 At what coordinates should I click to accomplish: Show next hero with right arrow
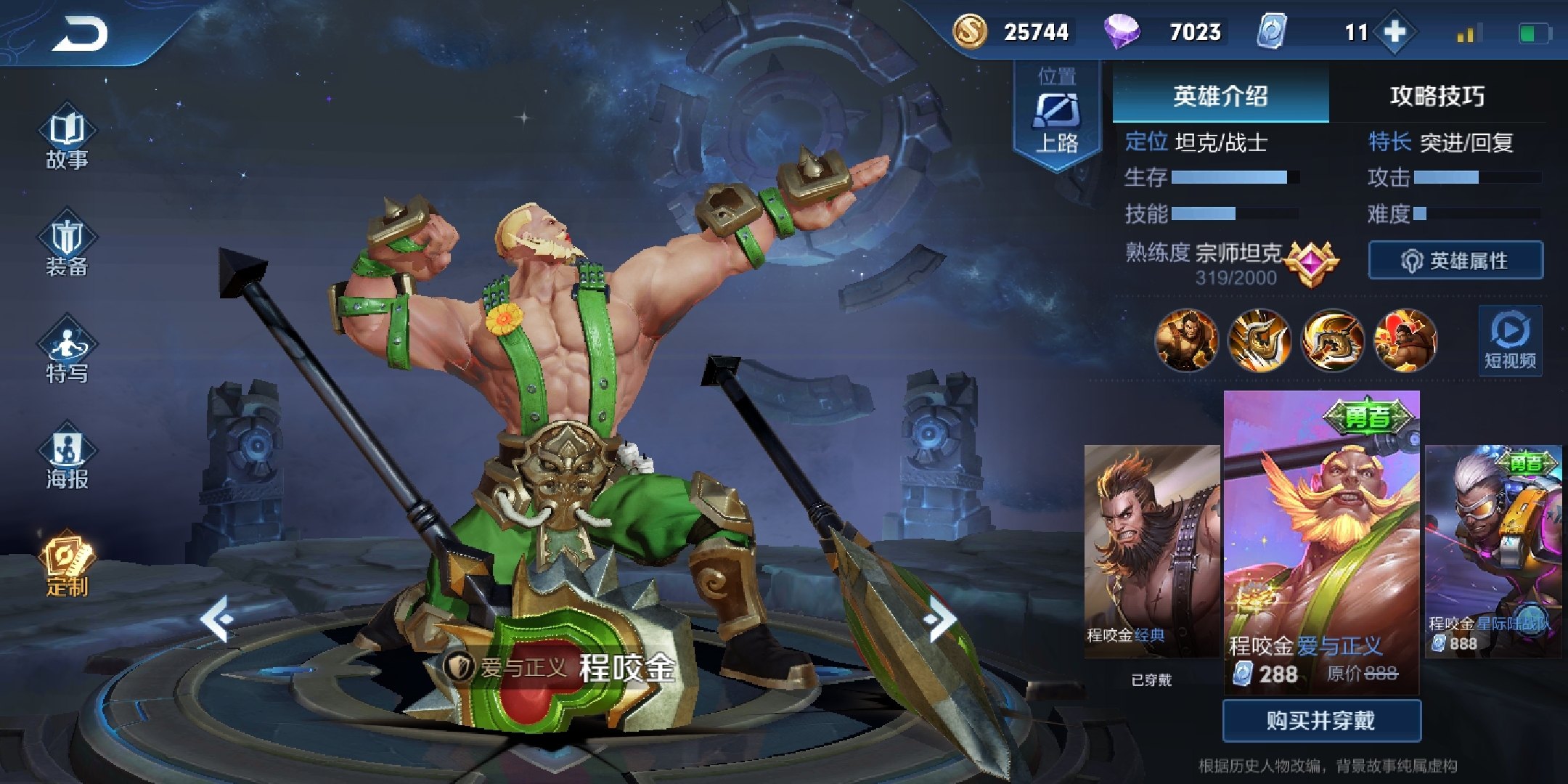(941, 619)
